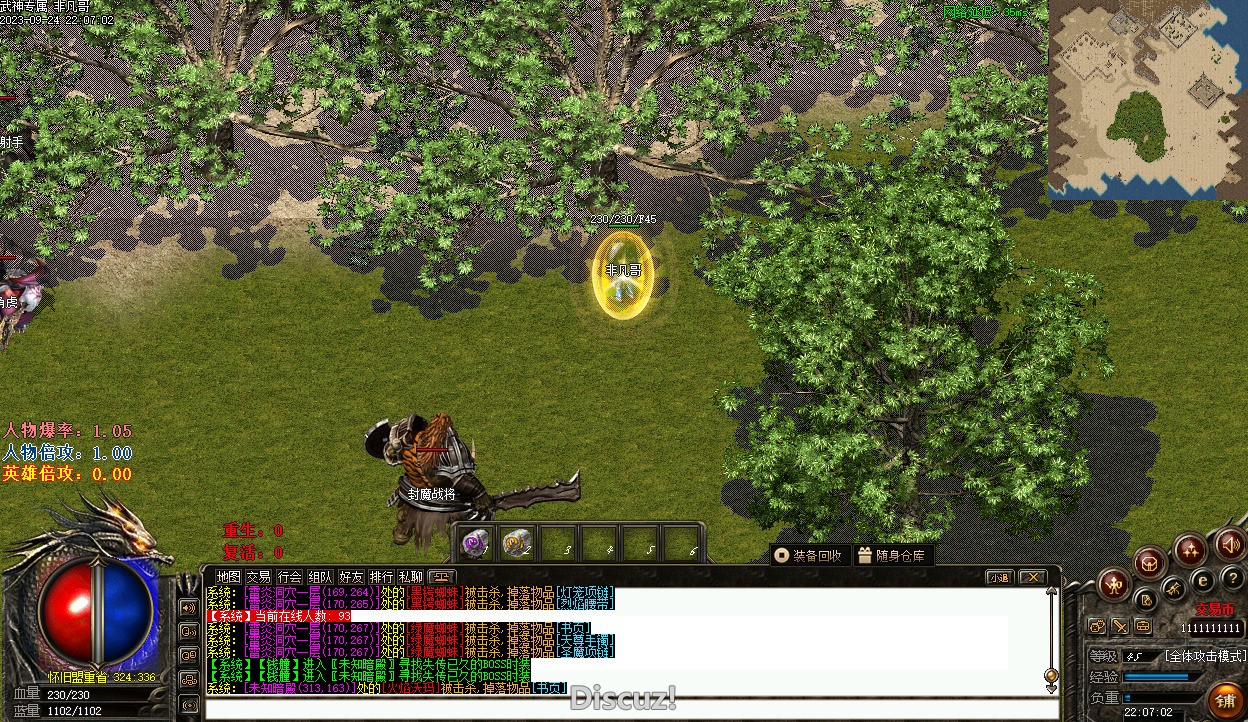Open the 地图 (map) tab
Screen dimensions: 1248x722
(229, 577)
